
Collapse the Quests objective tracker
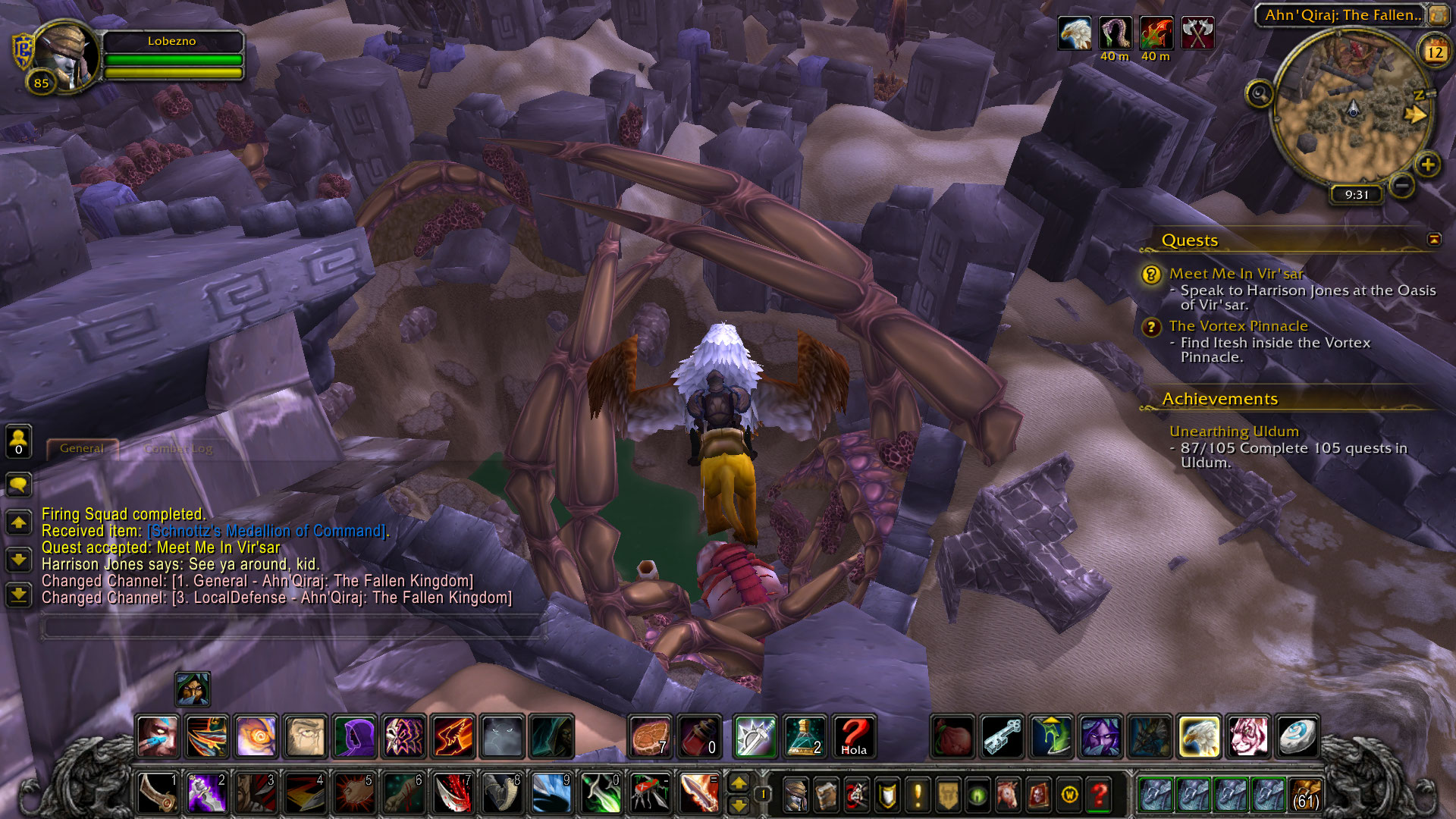point(1434,240)
